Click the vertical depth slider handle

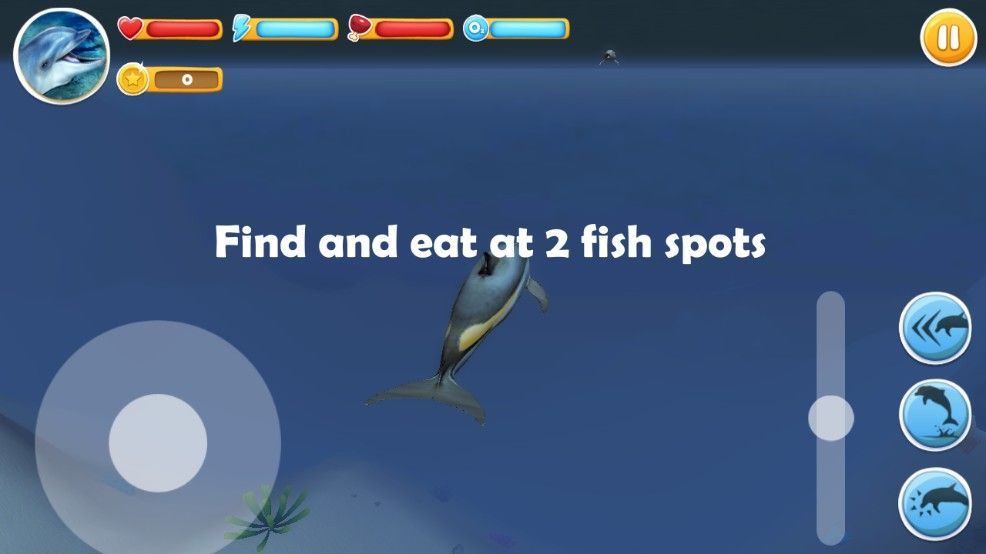click(x=831, y=418)
